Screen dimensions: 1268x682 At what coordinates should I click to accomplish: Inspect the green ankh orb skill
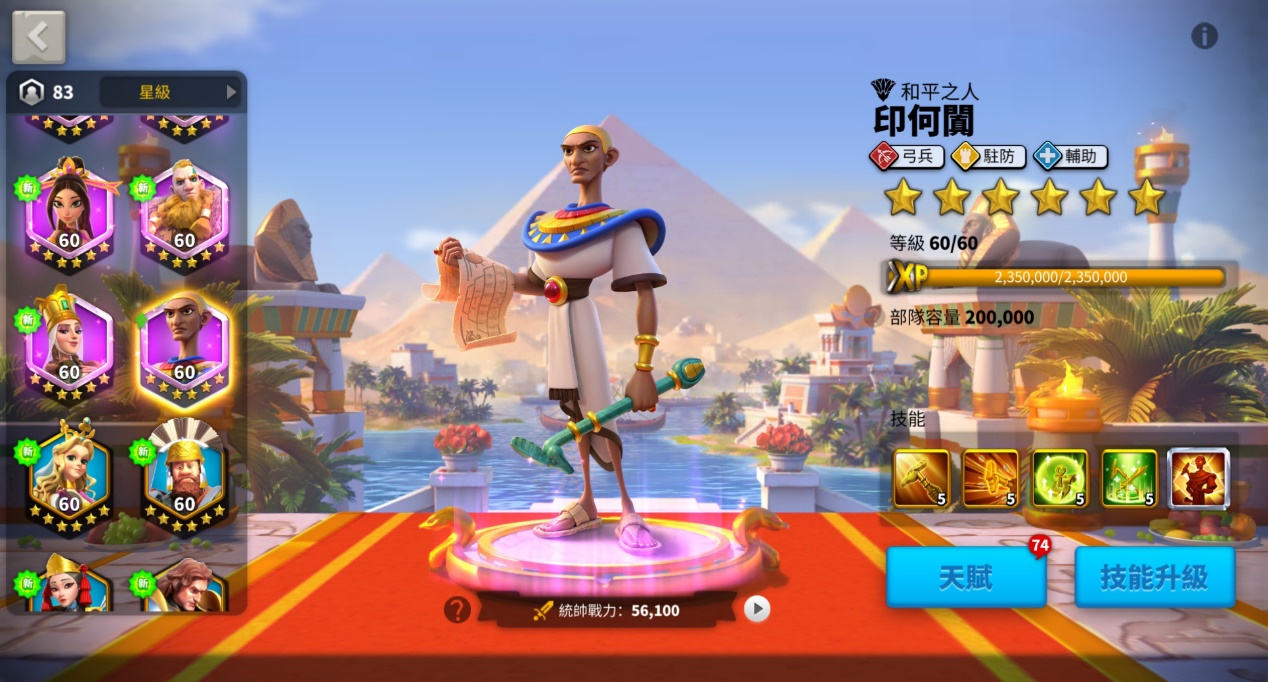coord(1060,478)
